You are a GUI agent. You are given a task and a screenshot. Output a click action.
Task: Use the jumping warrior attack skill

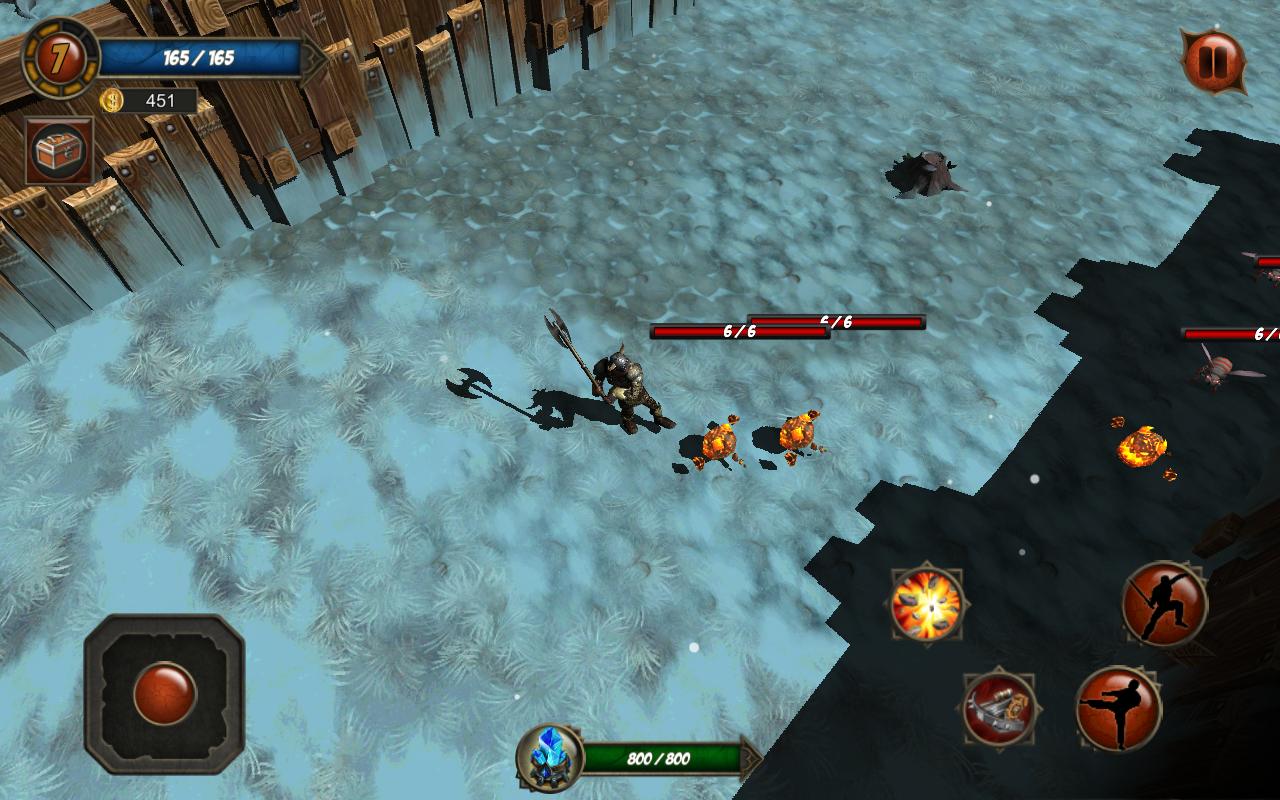(1164, 603)
